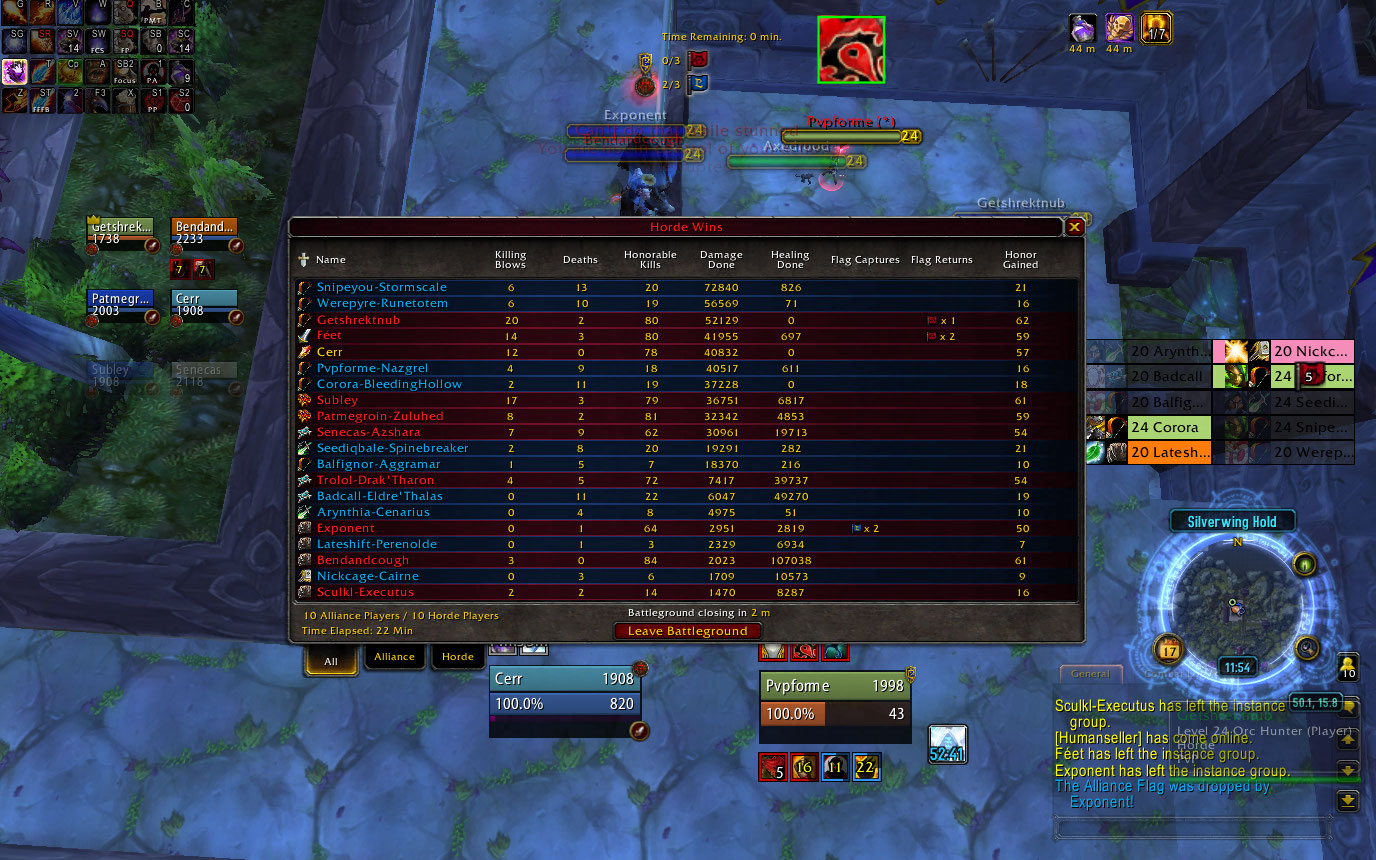
Task: Click the minimap clock reading 11:54
Action: pos(1238,667)
